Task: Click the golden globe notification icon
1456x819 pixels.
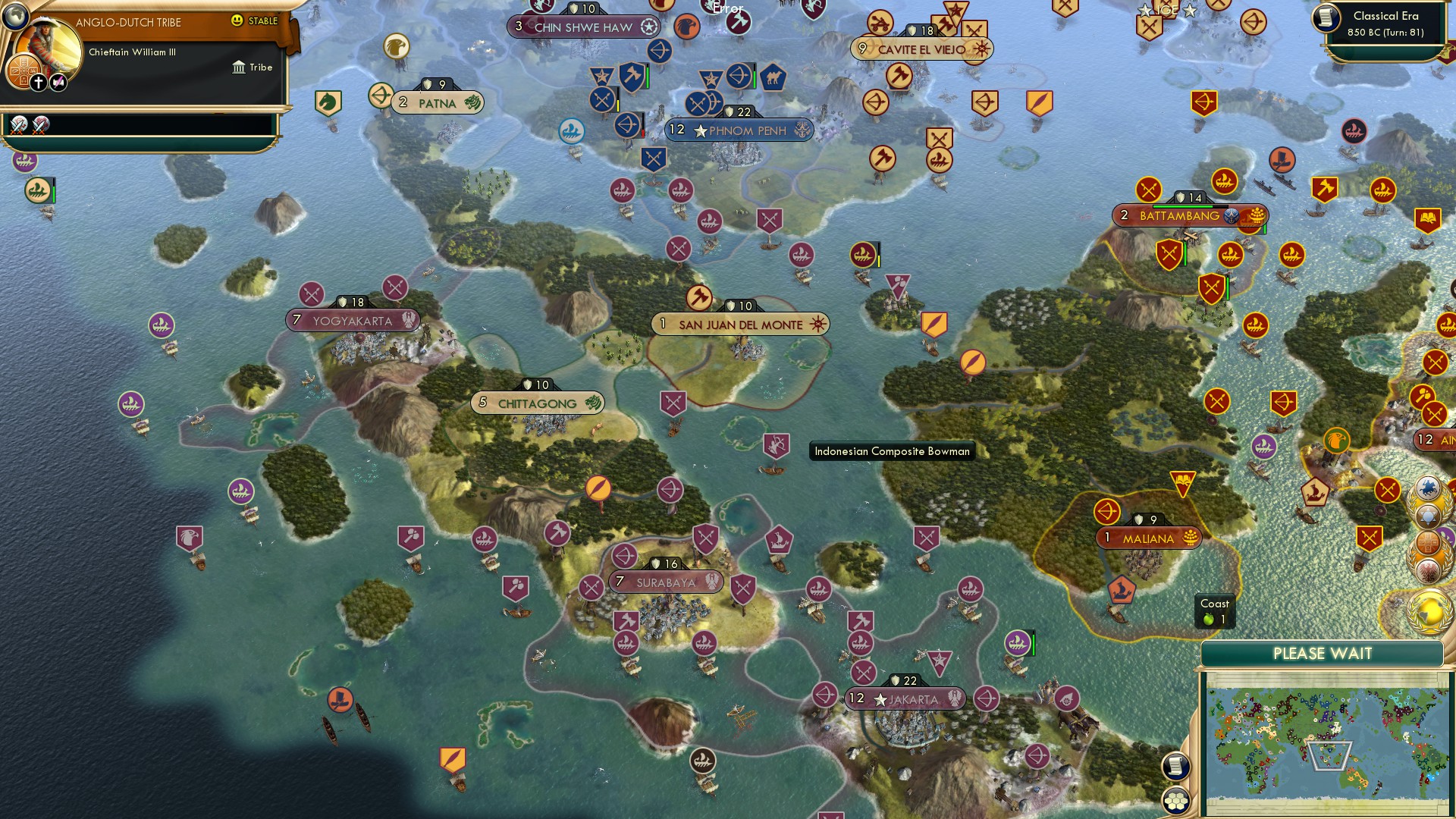Action: (x=1428, y=607)
